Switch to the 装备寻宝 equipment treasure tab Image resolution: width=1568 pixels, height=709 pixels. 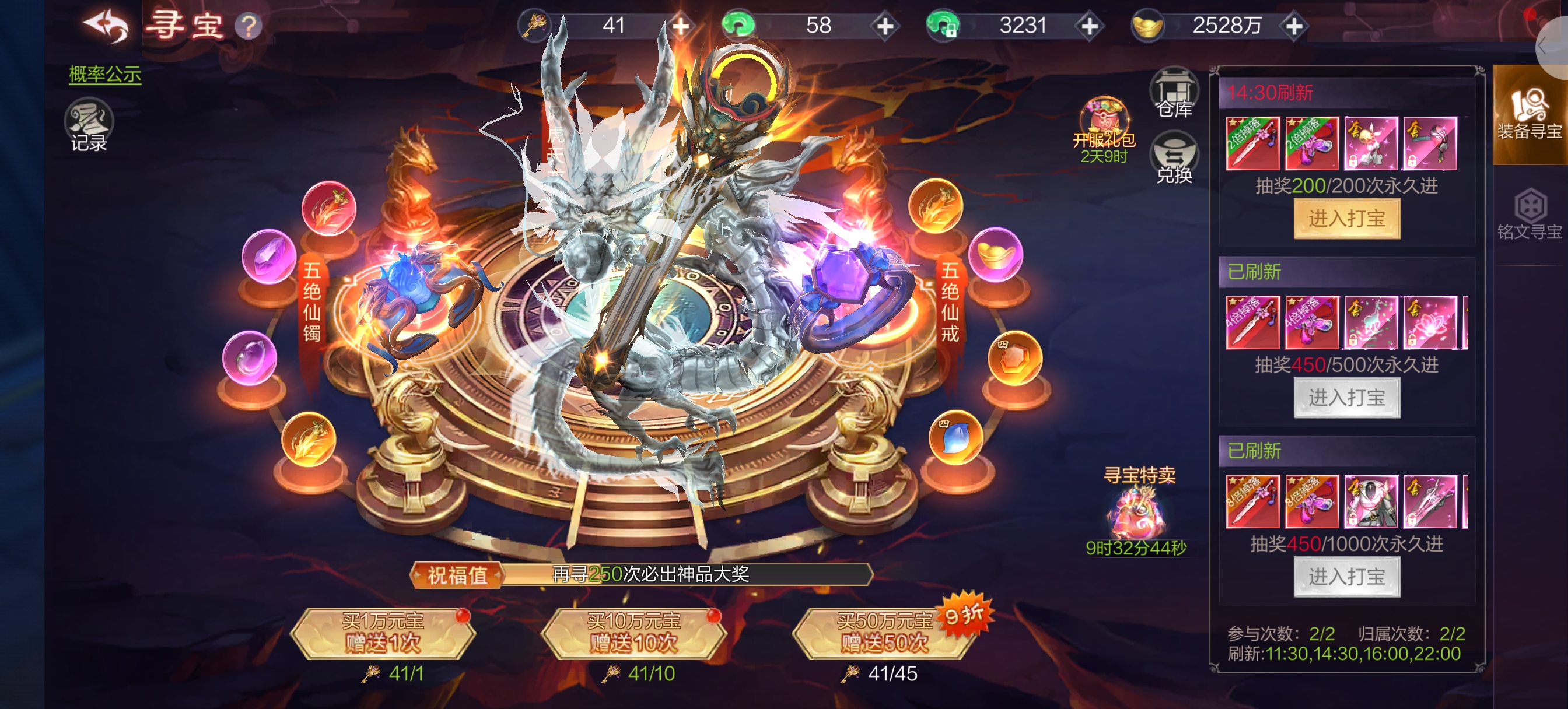click(1529, 115)
